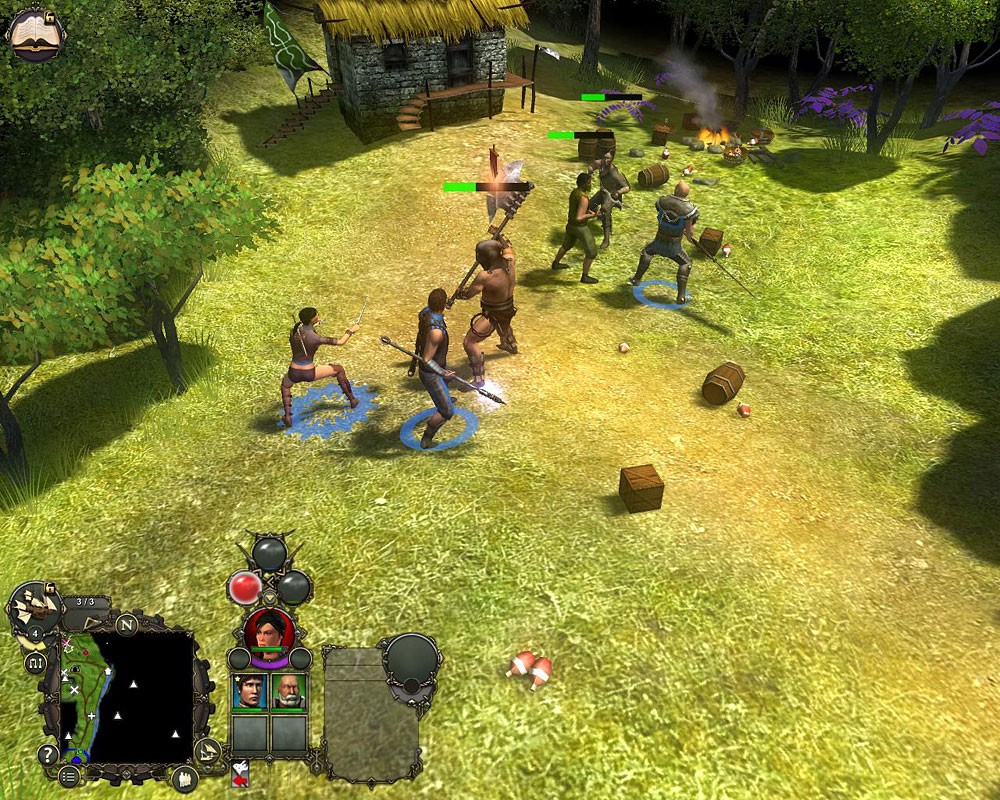1000x800 pixels.
Task: Open the question mark help button
Action: click(47, 754)
